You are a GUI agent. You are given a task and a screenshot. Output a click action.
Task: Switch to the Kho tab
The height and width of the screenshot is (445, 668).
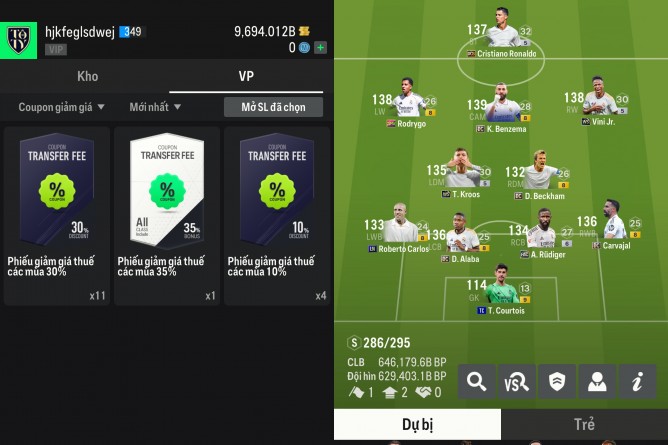pos(87,76)
